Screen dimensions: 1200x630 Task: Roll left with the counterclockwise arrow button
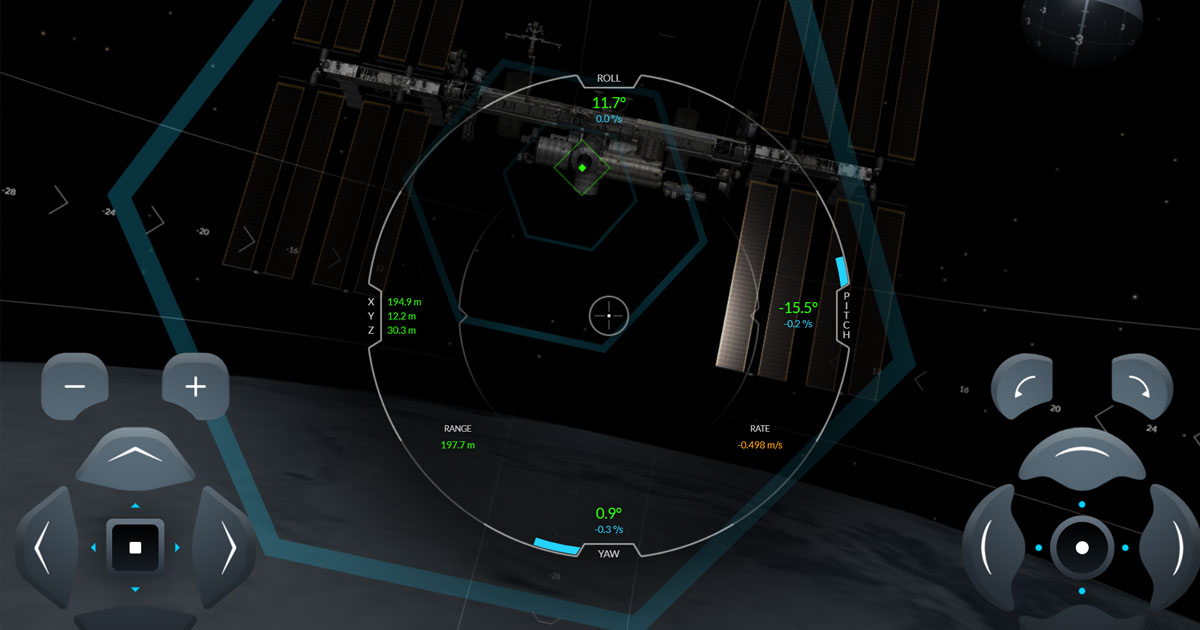tap(1024, 387)
